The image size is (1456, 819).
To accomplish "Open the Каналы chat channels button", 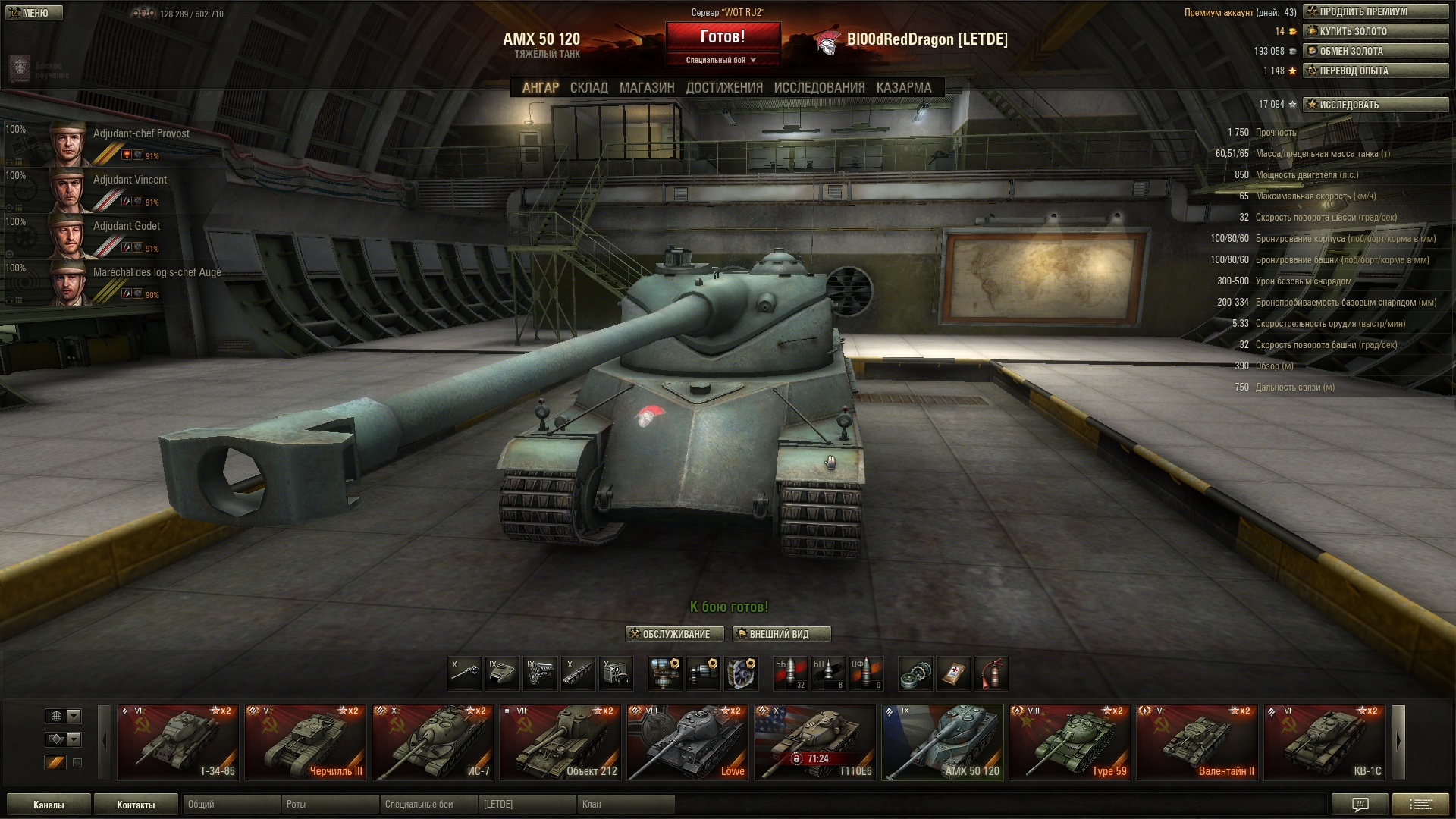I will [49, 805].
